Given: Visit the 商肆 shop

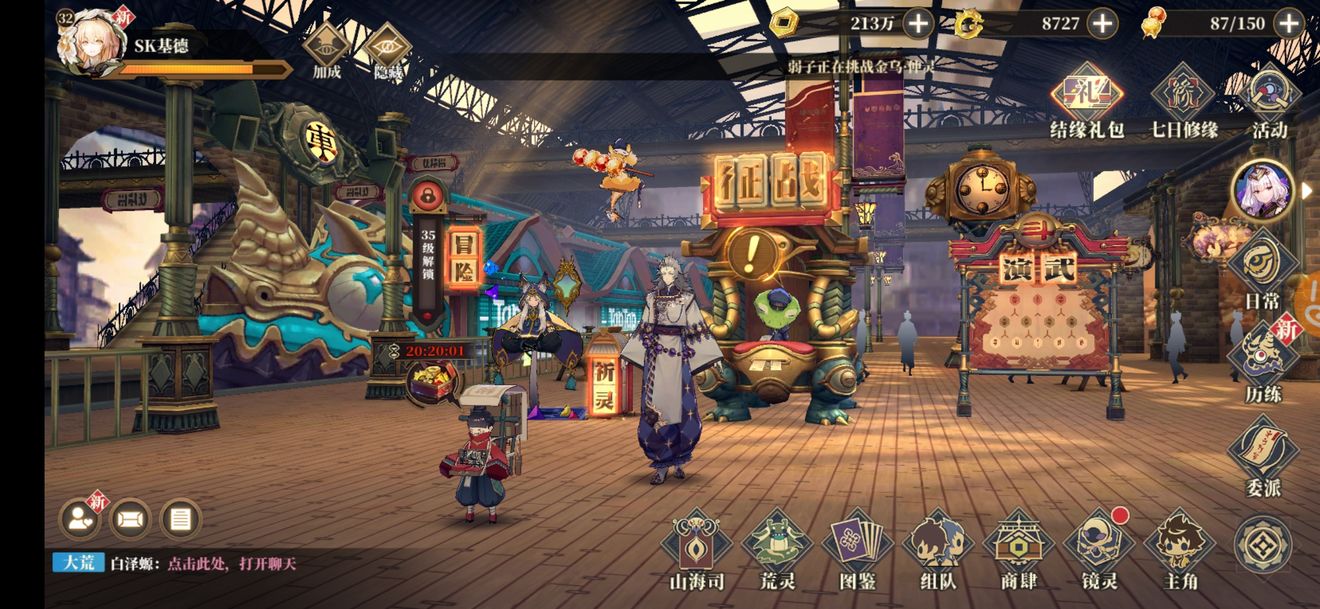Looking at the screenshot, I should [x=1018, y=549].
